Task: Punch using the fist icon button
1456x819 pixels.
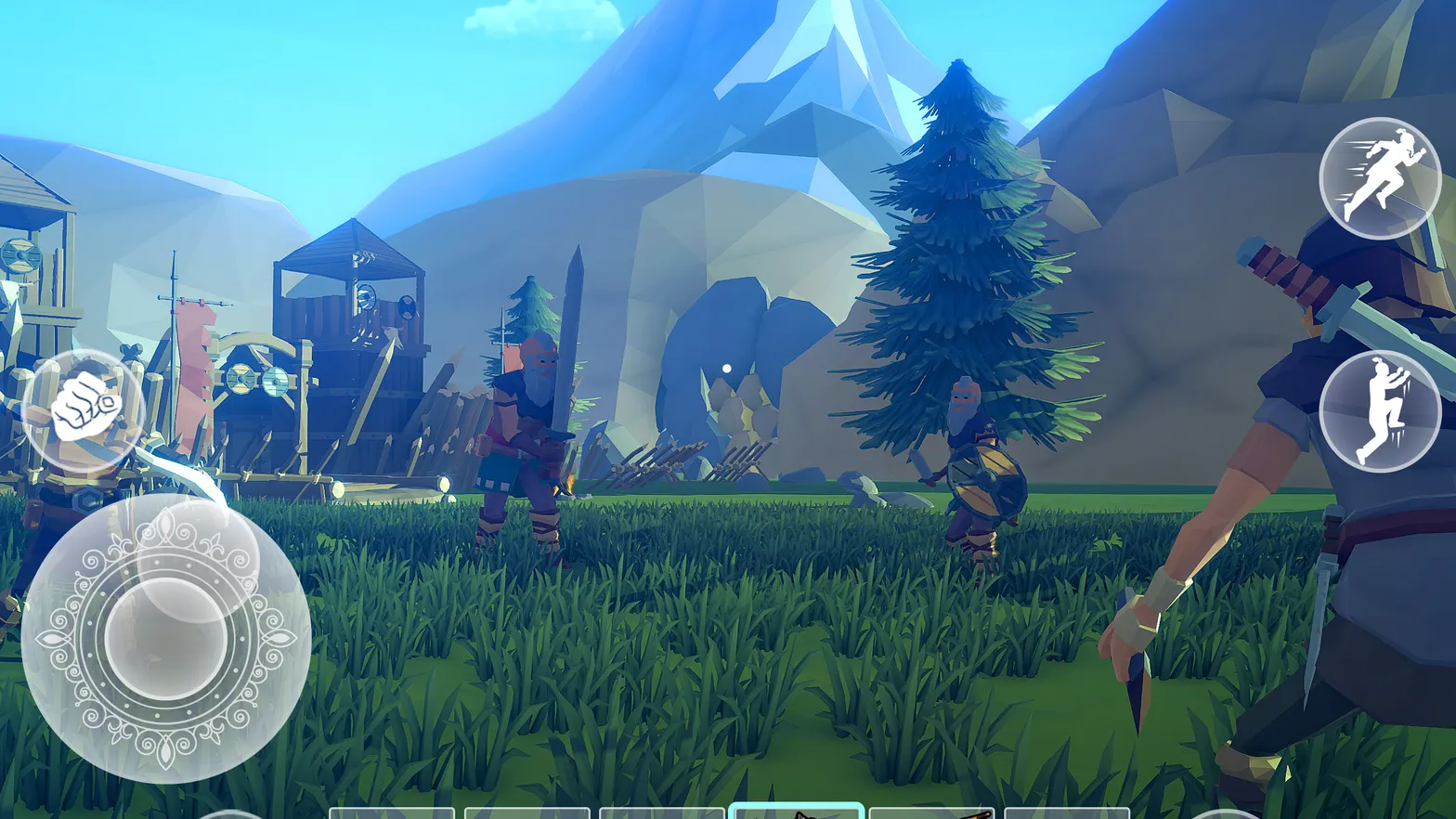Action: coord(85,403)
